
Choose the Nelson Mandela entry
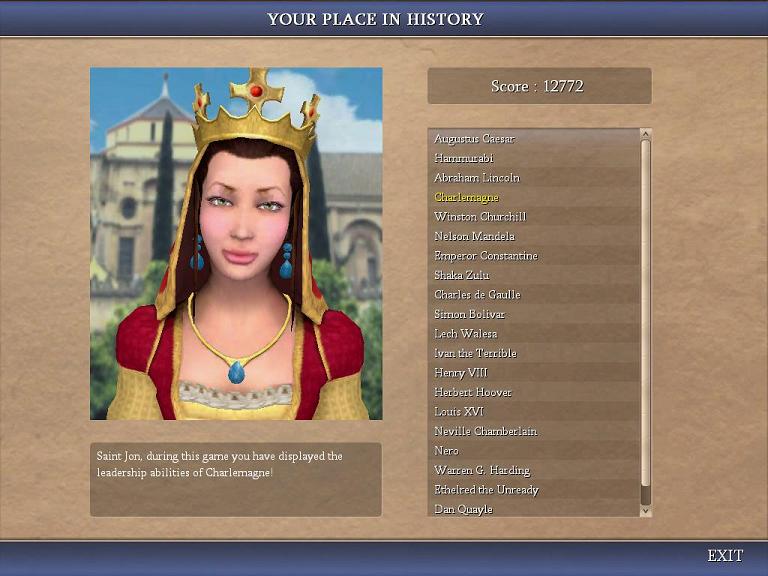pyautogui.click(x=474, y=236)
